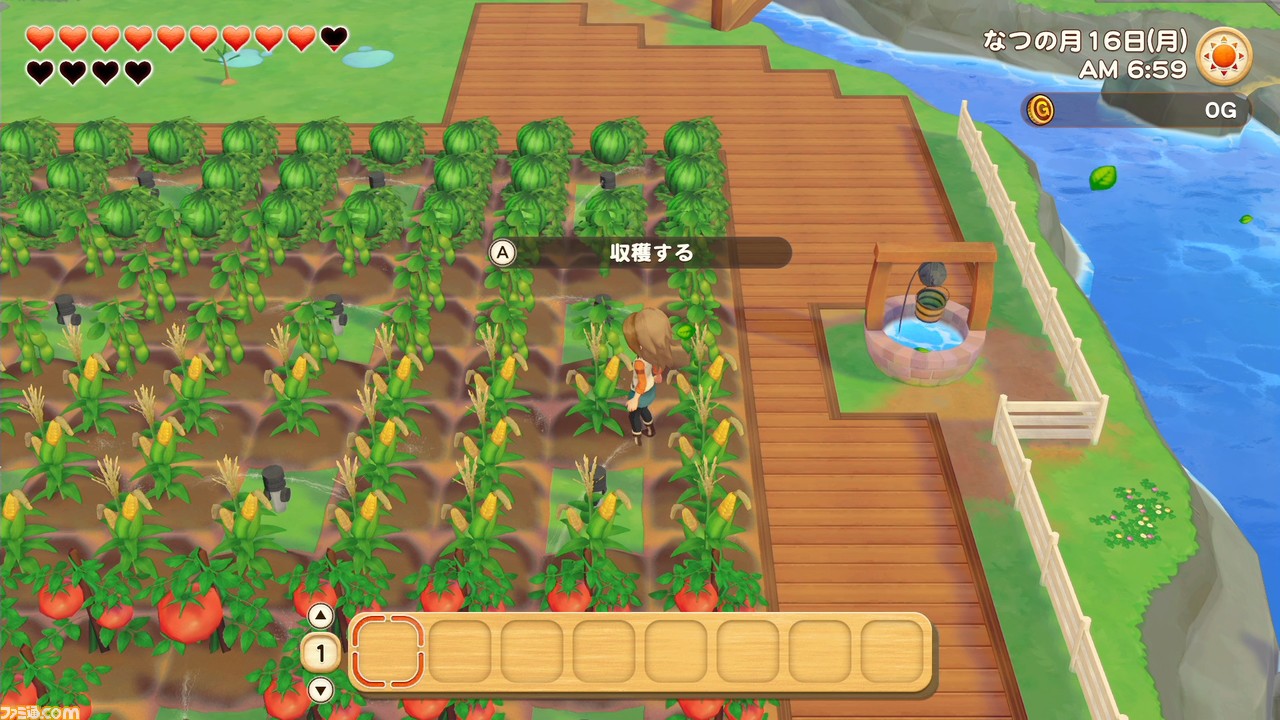
Task: Click the sun weather icon
Action: pyautogui.click(x=1225, y=55)
